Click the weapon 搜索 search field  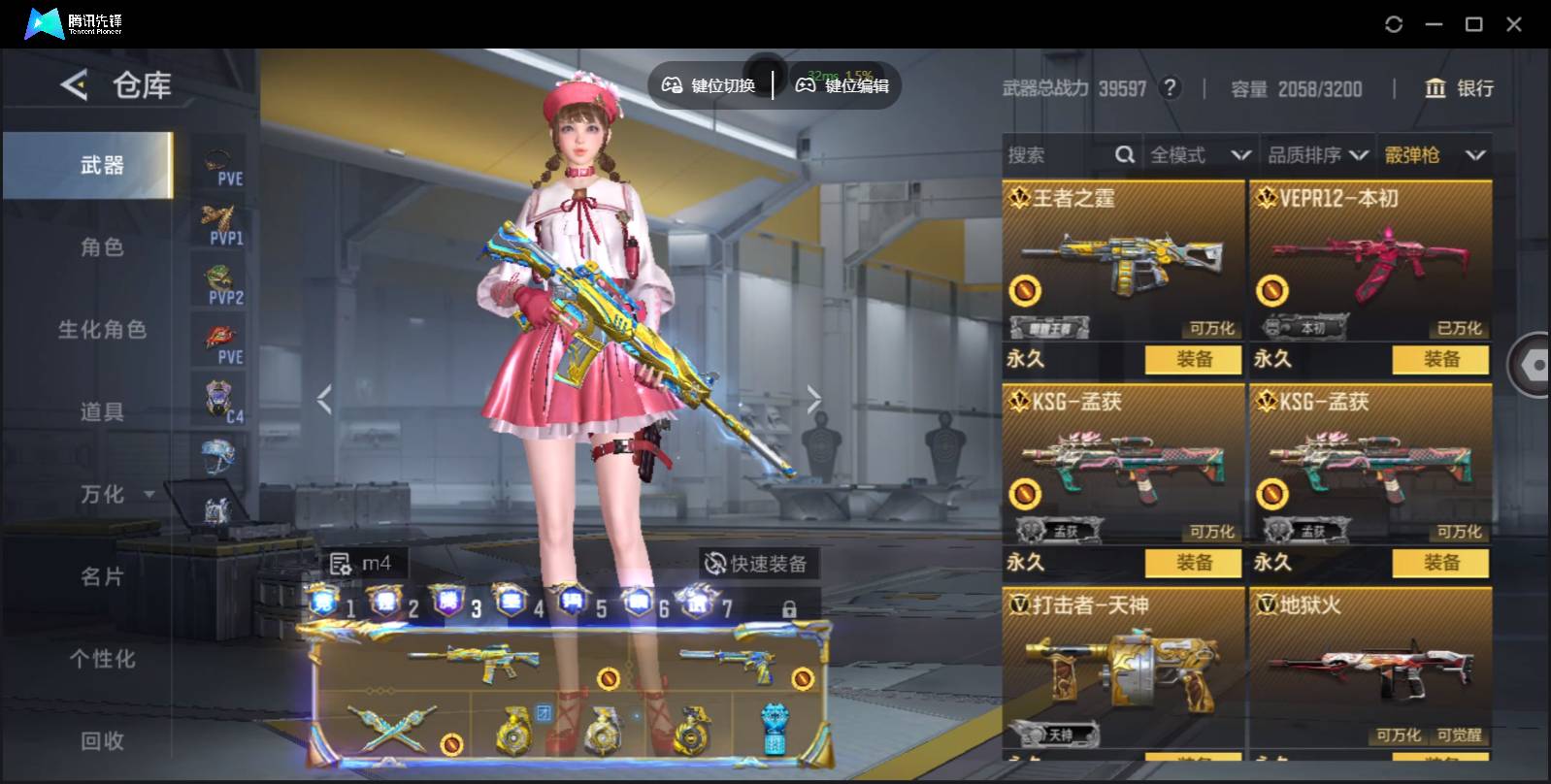tap(1058, 155)
